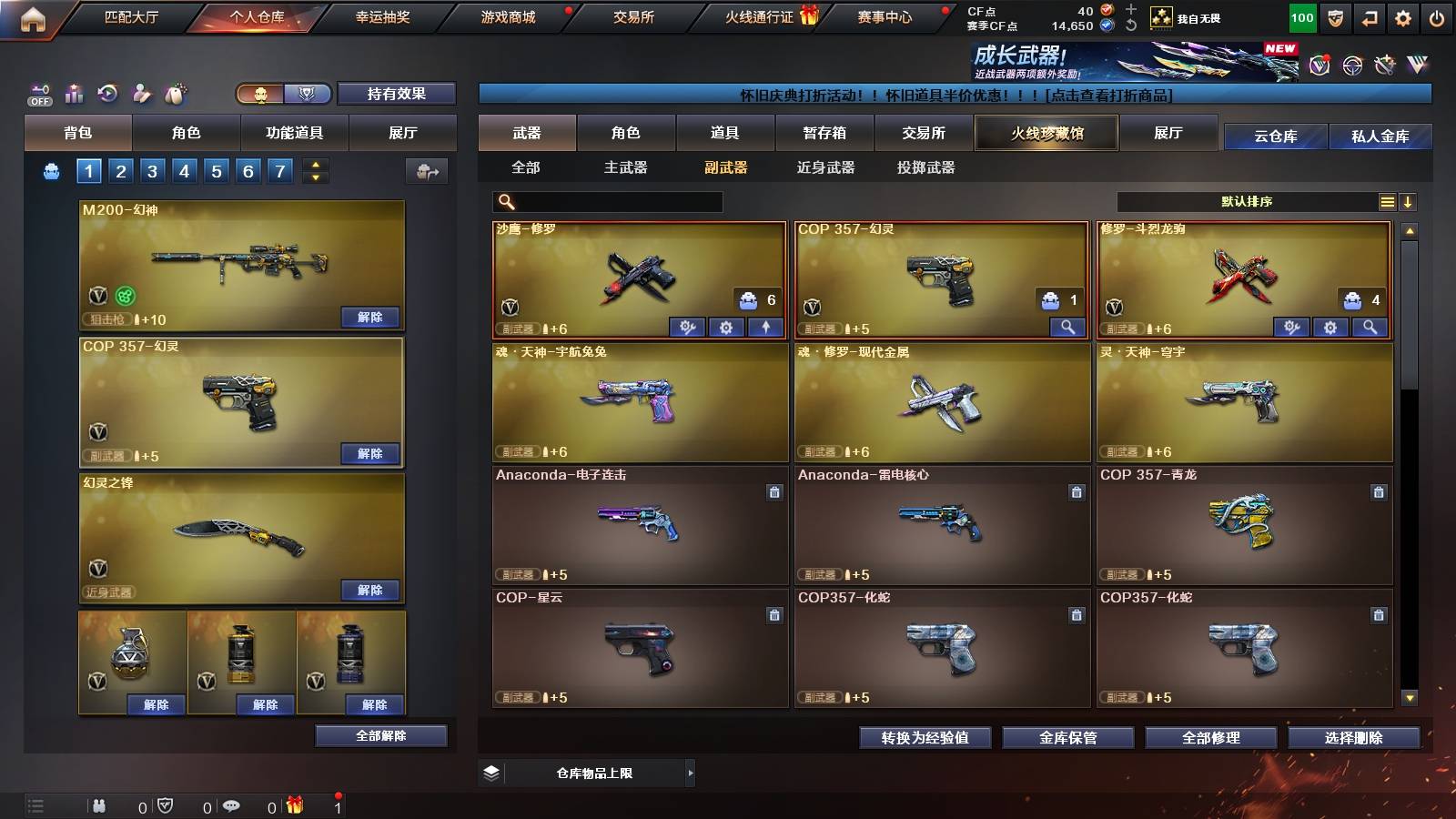Click the up arrow beside backpack page numbers
1456x819 pixels.
tap(316, 166)
